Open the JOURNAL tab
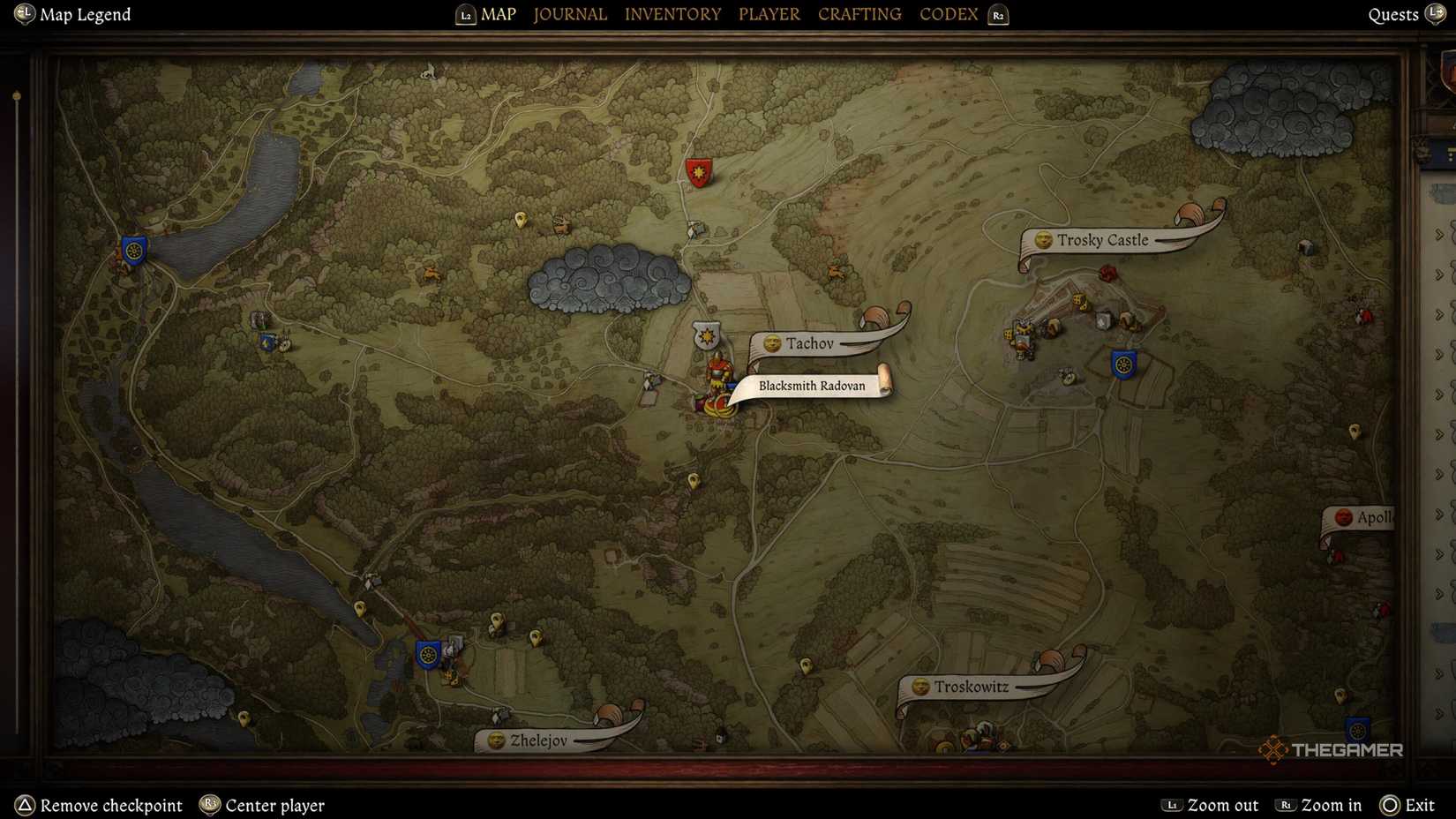This screenshot has height=819, width=1456. (569, 13)
